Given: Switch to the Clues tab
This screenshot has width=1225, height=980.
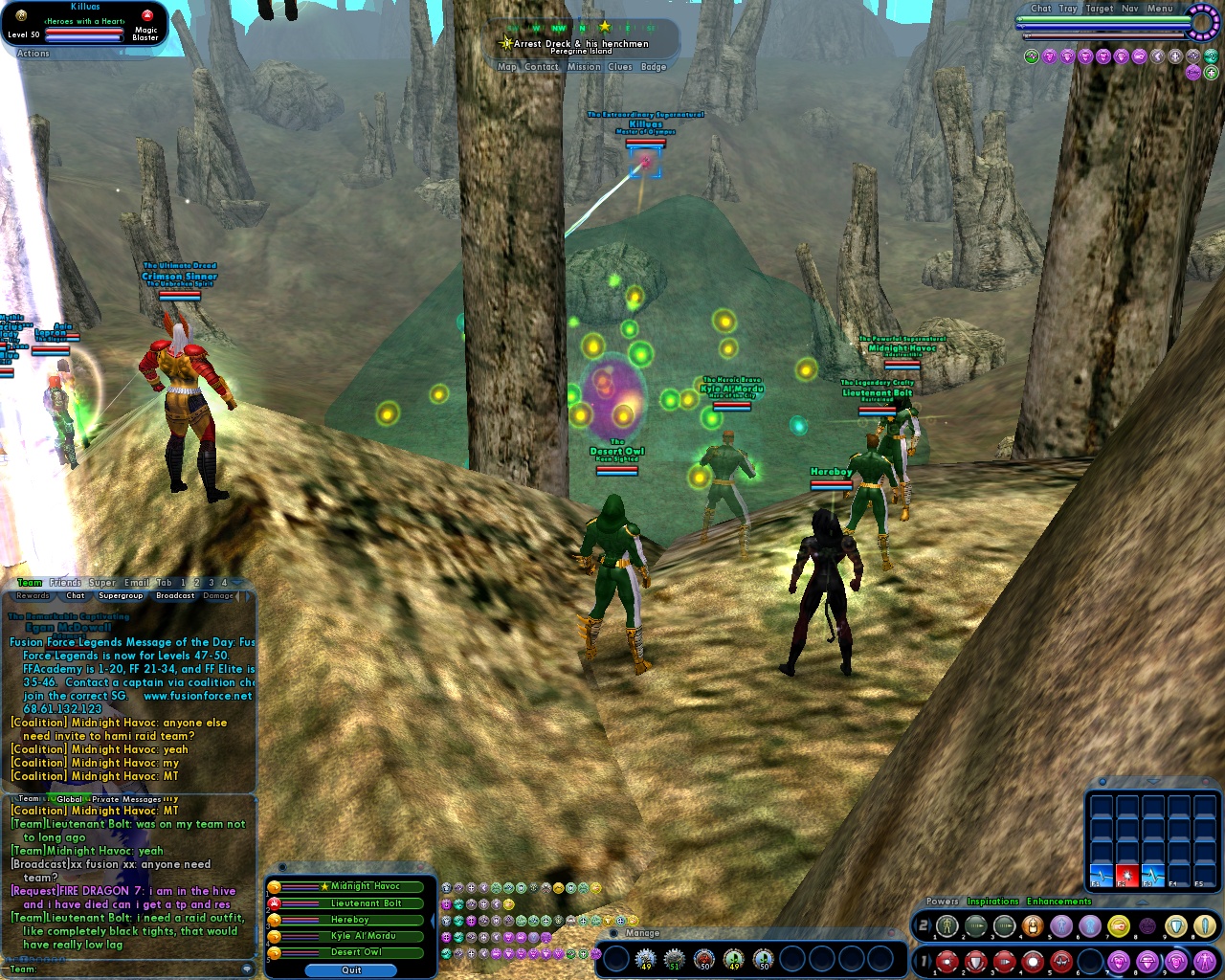Looking at the screenshot, I should click(620, 66).
